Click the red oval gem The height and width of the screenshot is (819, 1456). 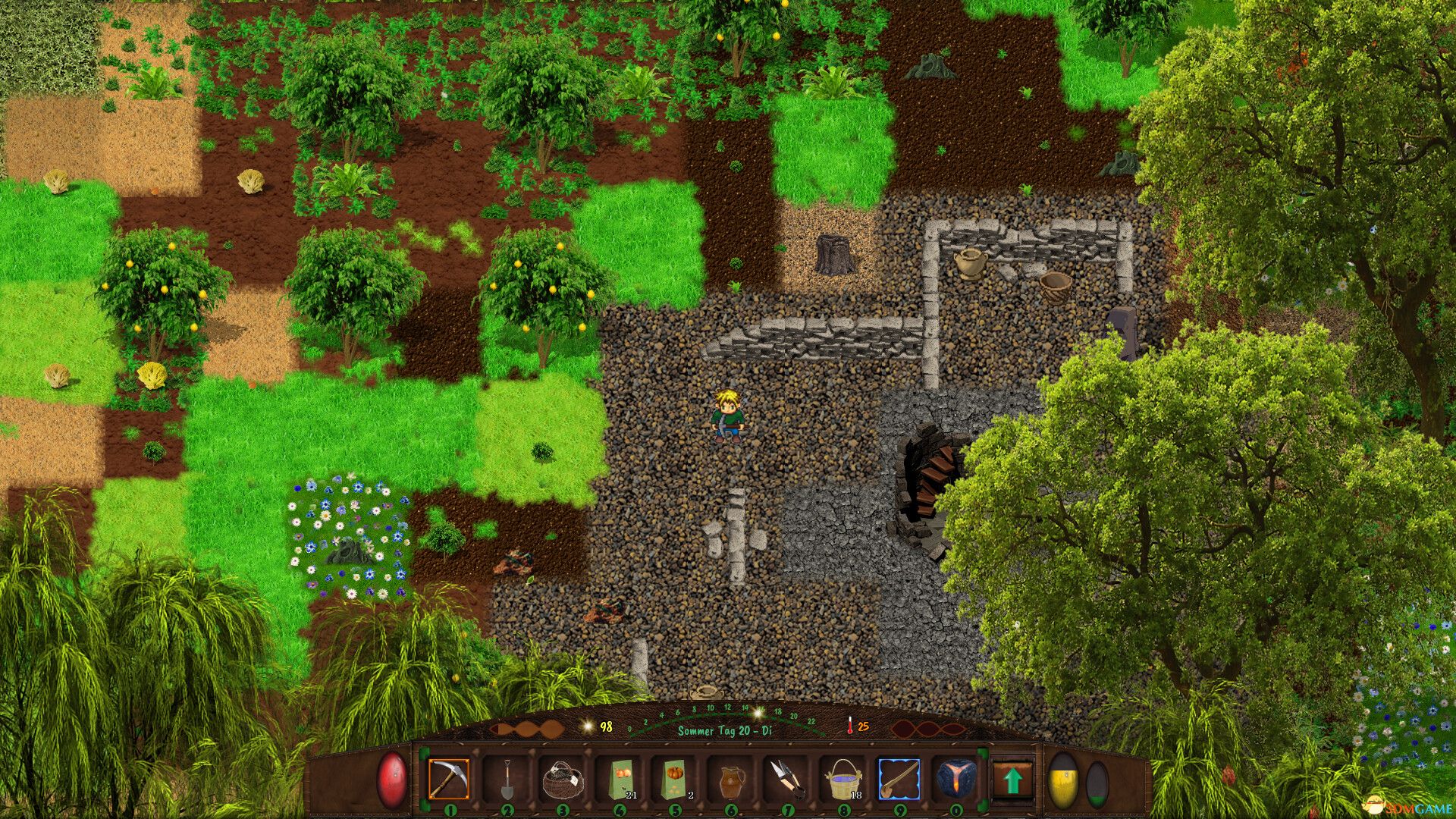(392, 780)
